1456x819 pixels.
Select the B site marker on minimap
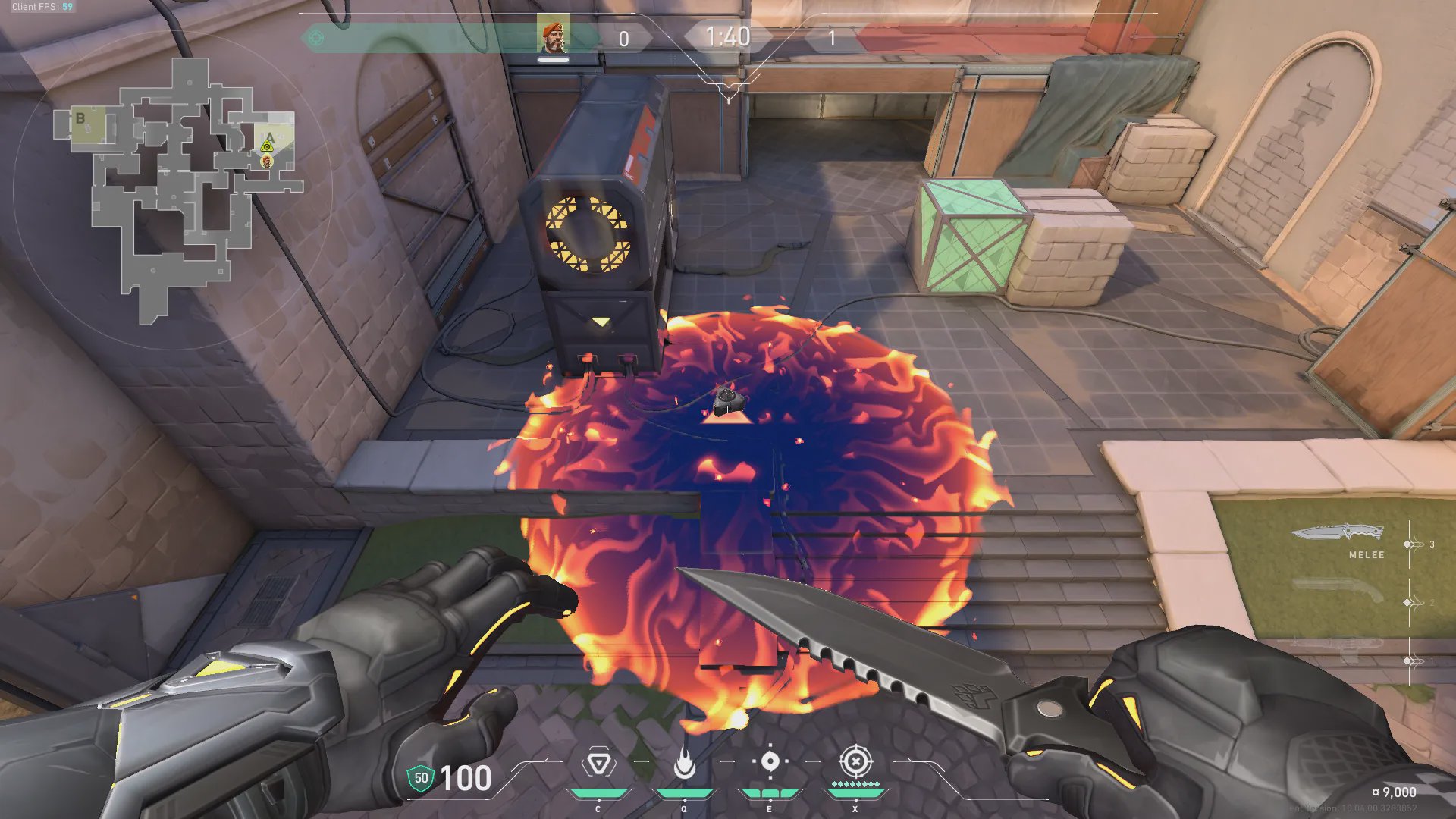tap(80, 118)
